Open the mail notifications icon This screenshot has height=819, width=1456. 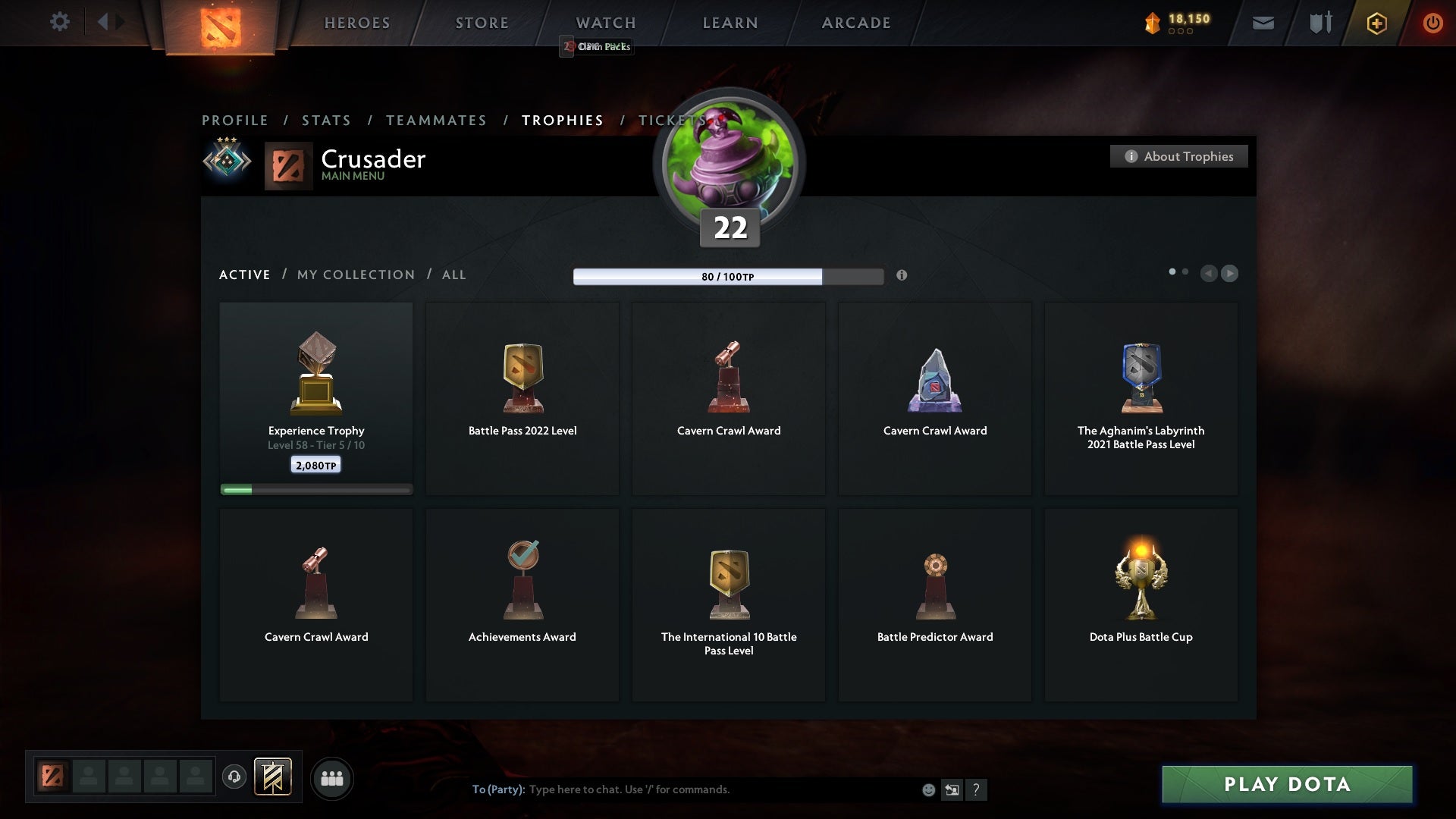point(1263,23)
